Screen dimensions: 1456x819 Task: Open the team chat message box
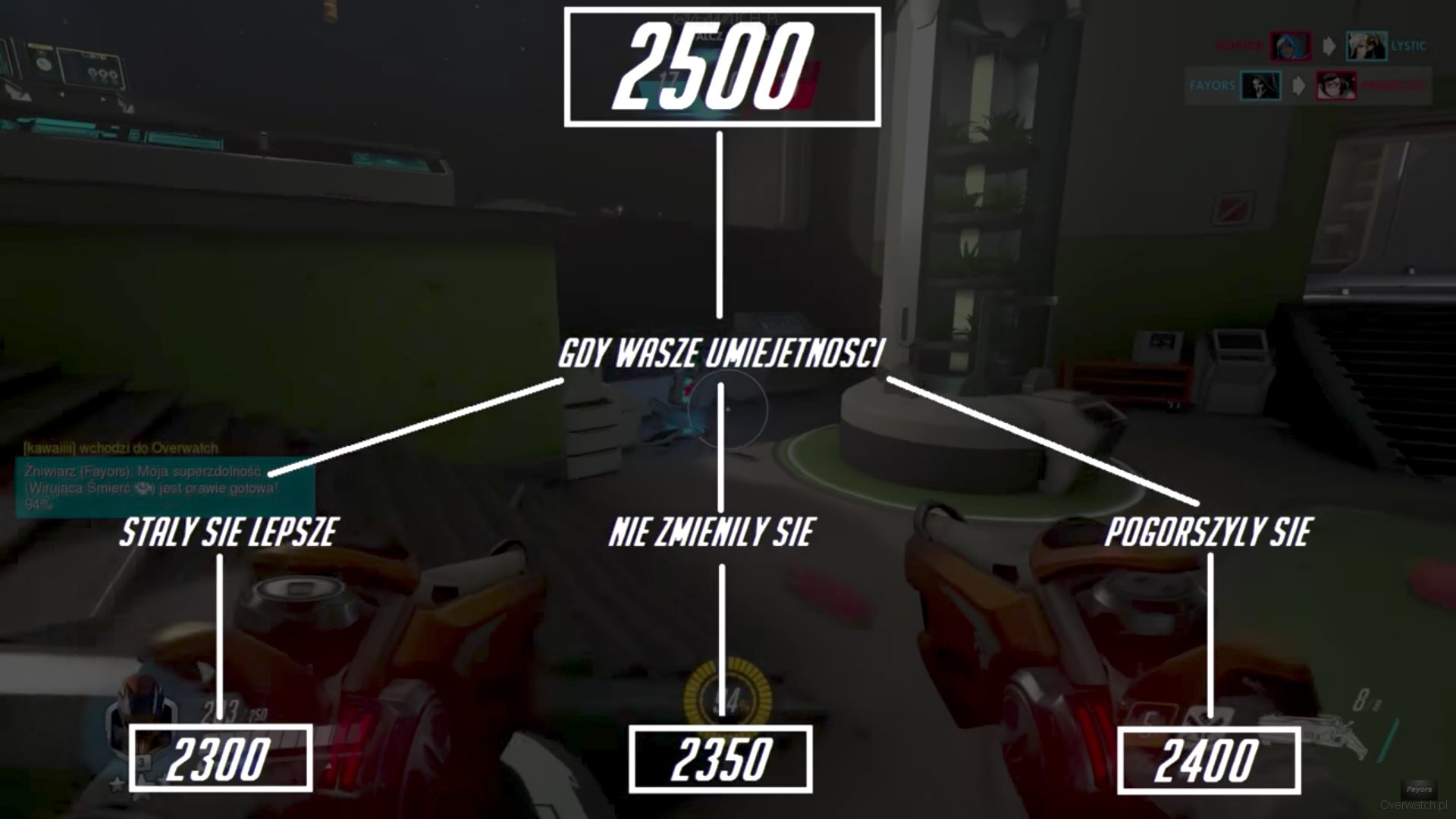pos(165,488)
